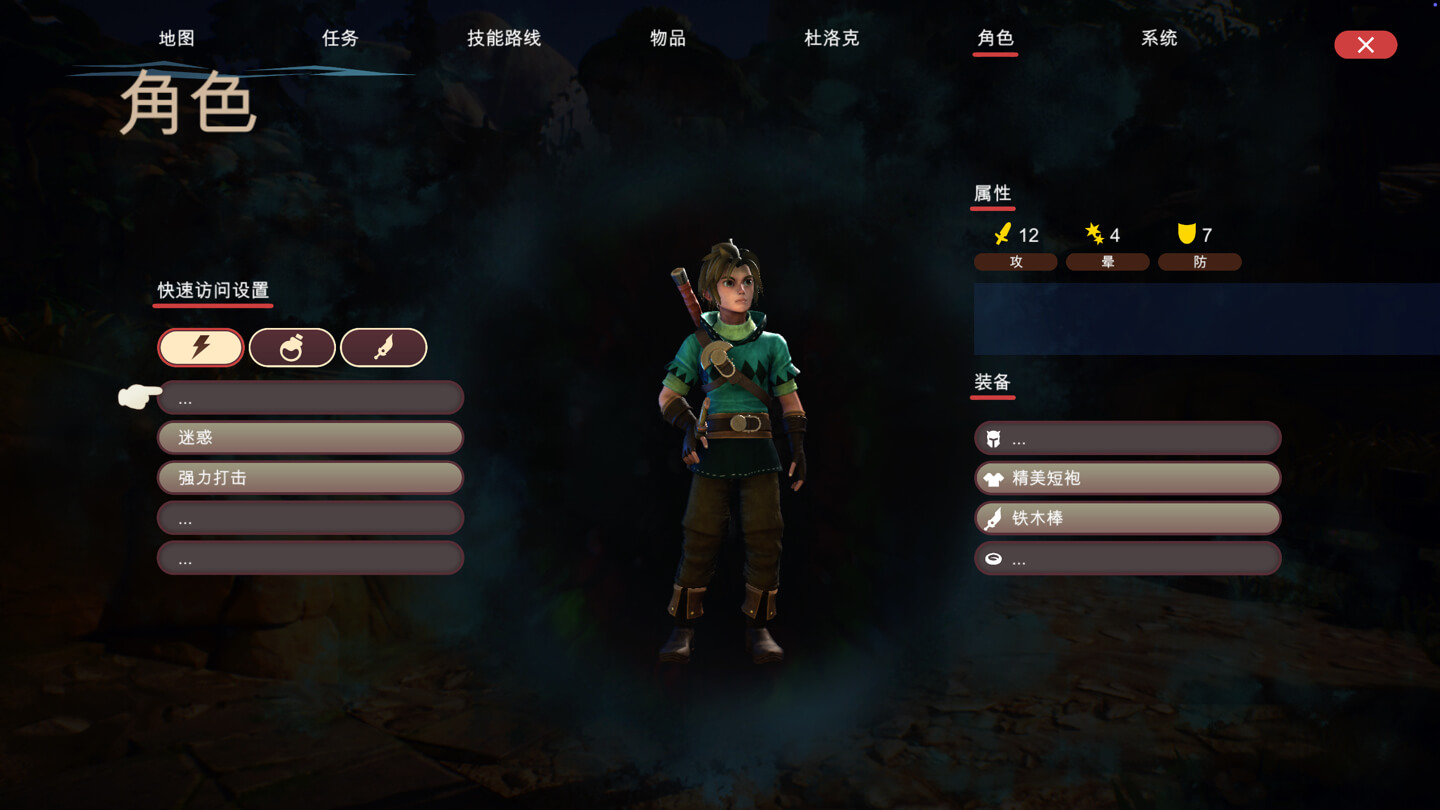Select the lightning bolt quick-access category
This screenshot has height=810, width=1440.
(x=201, y=347)
